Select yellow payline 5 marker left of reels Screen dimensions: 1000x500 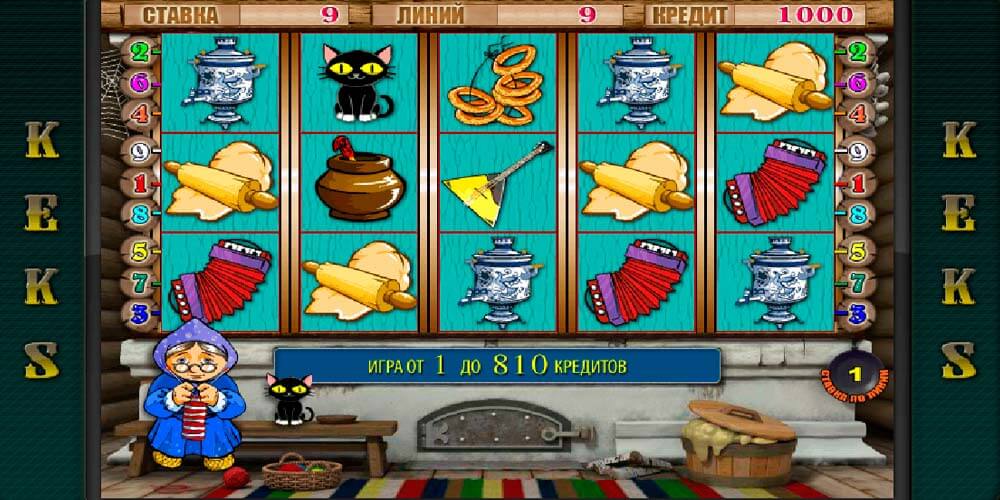tap(140, 250)
